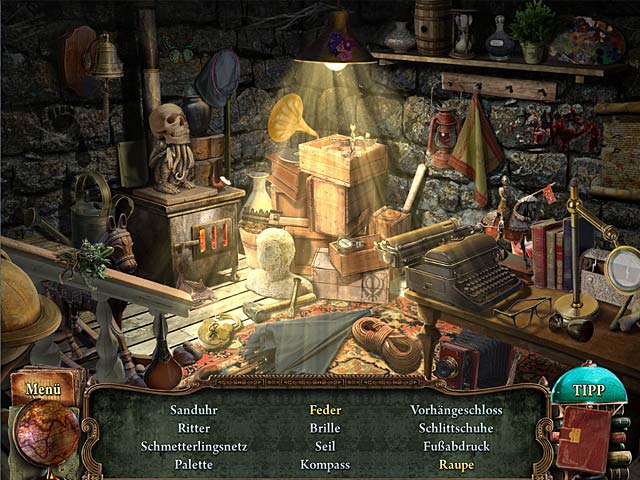Open the Menü button
This screenshot has width=640, height=480.
[x=43, y=389]
